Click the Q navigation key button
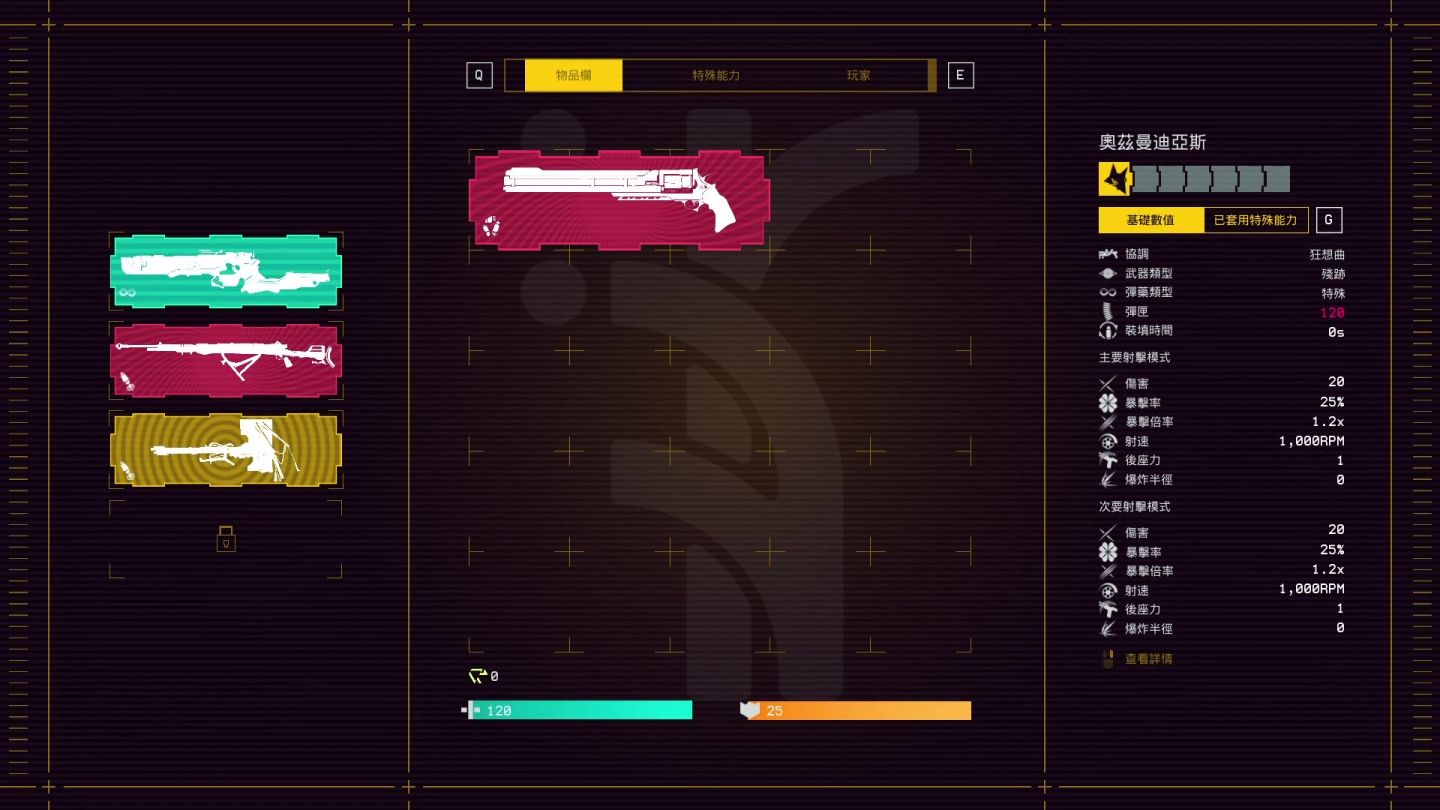Image resolution: width=1440 pixels, height=810 pixels. point(479,74)
